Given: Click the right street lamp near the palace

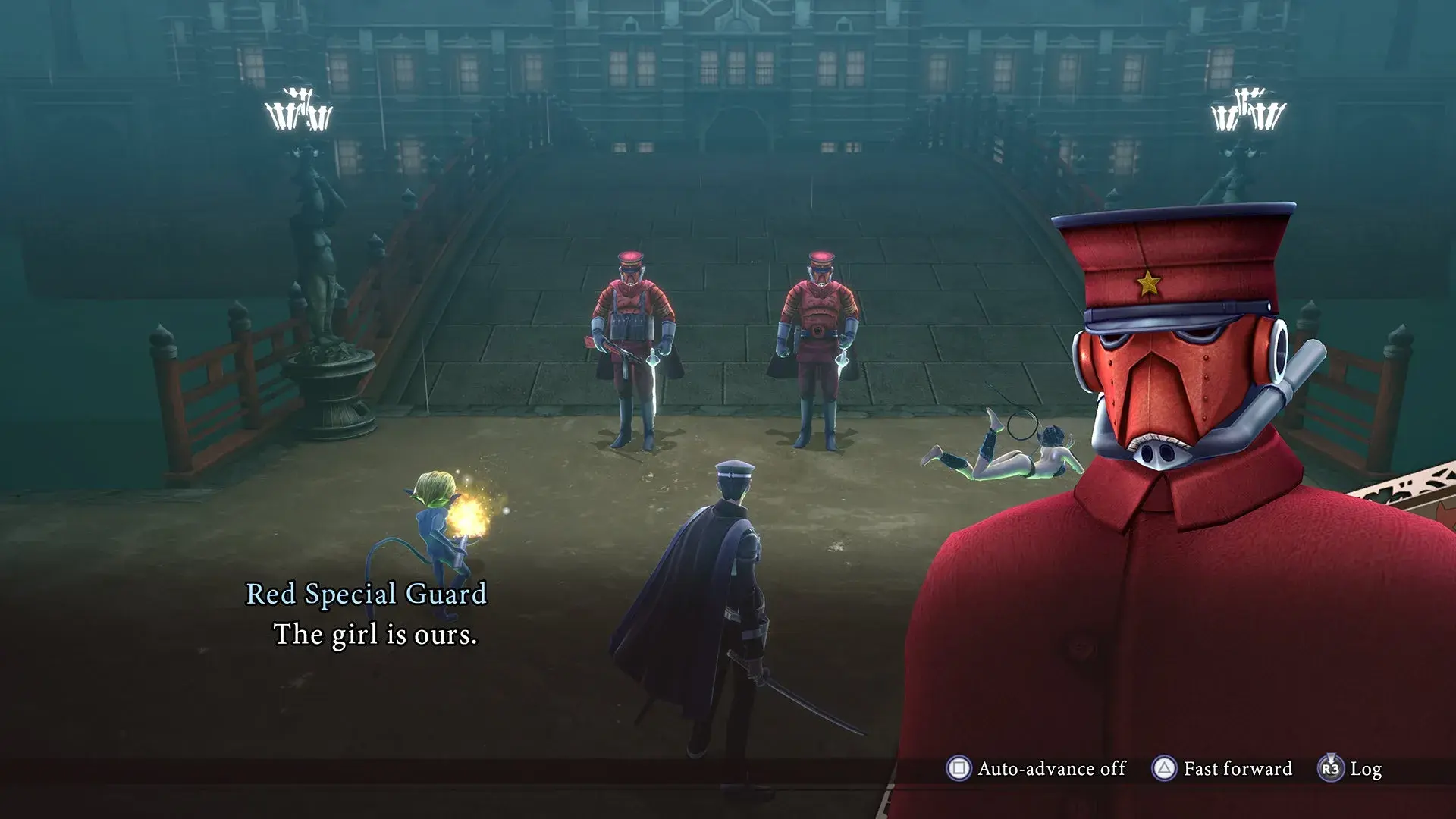Looking at the screenshot, I should pos(1249,110).
